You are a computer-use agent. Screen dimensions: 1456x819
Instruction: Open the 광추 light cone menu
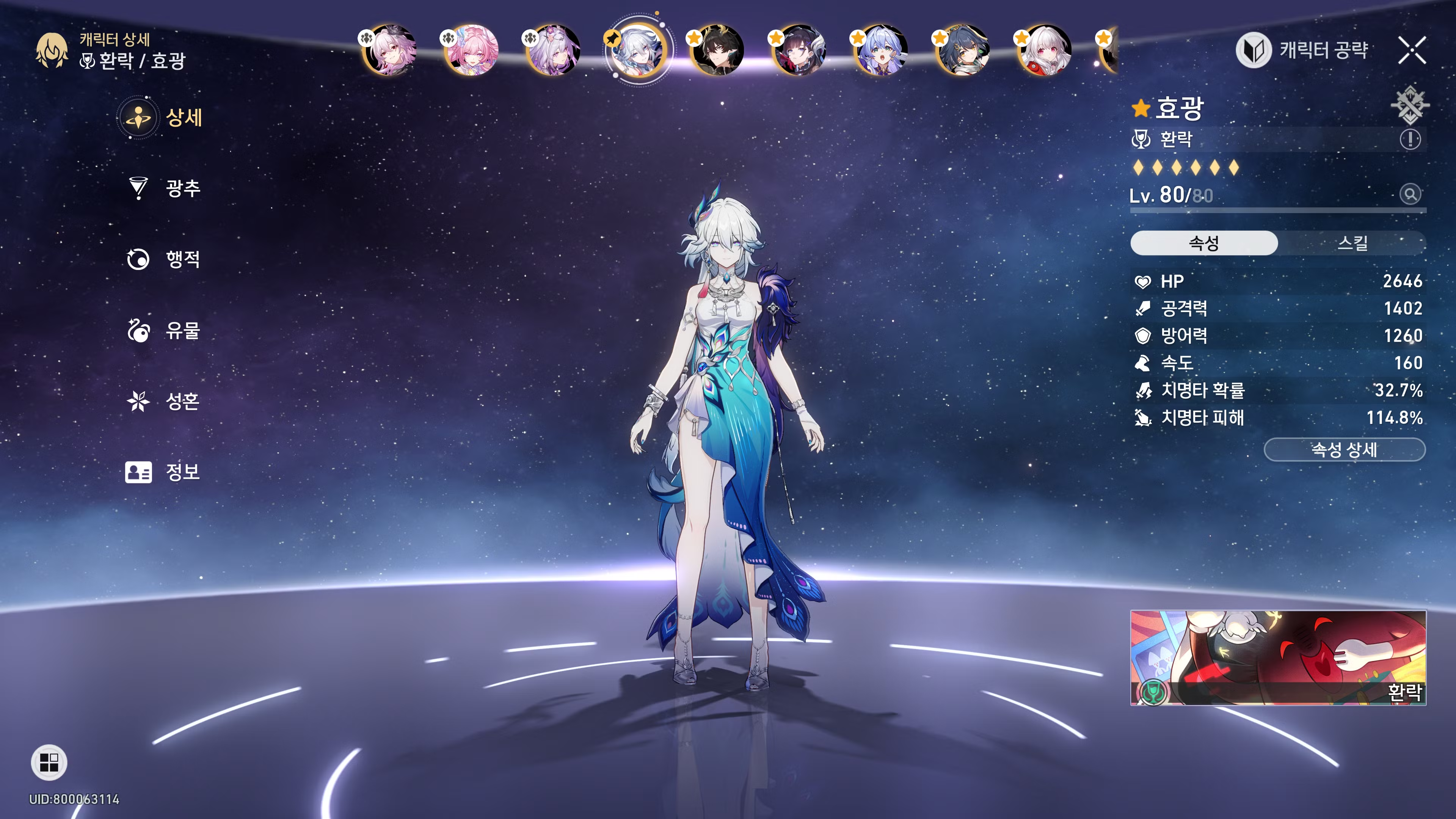tap(164, 188)
